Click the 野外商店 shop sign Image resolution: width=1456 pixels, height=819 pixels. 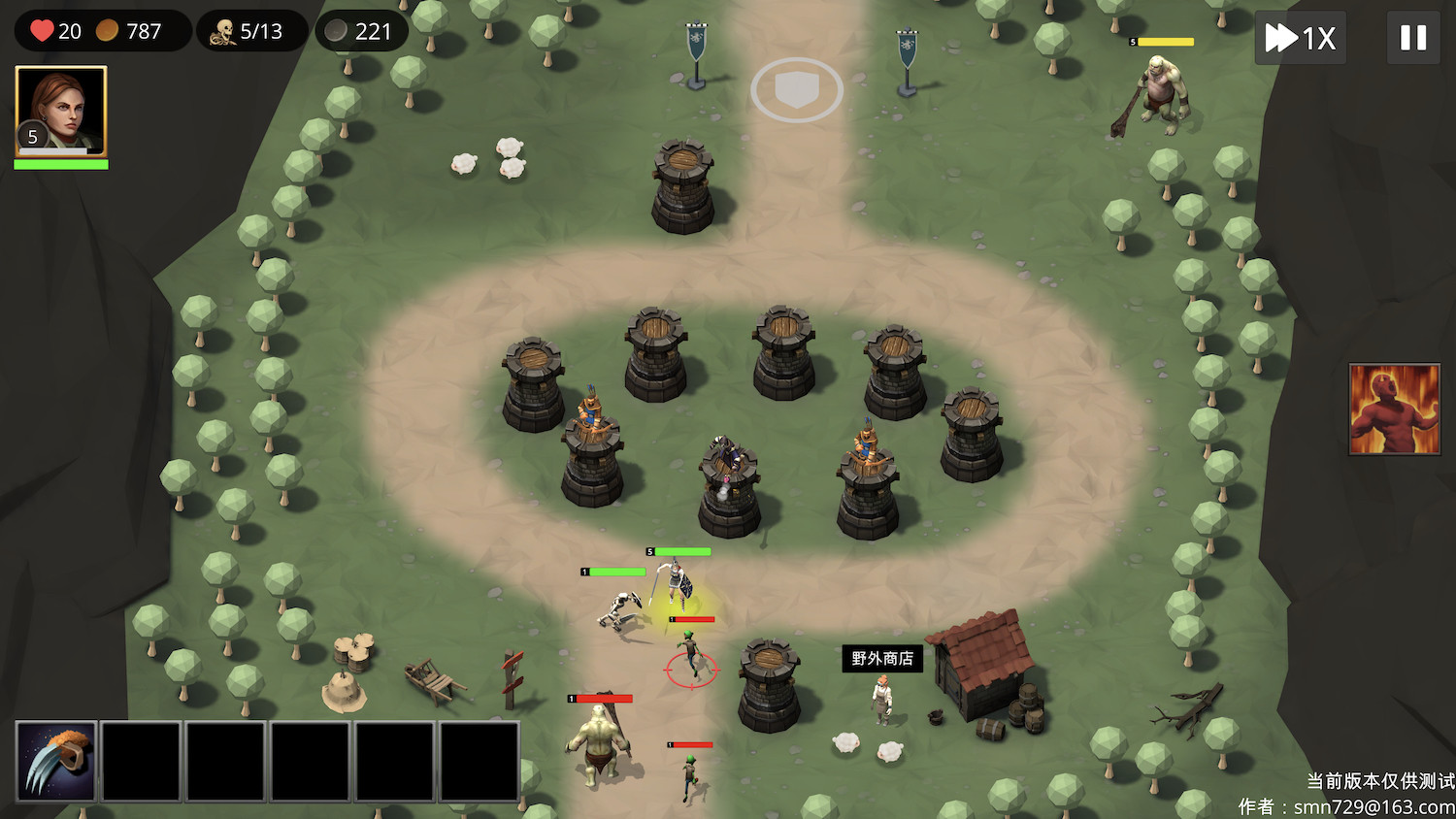[881, 657]
